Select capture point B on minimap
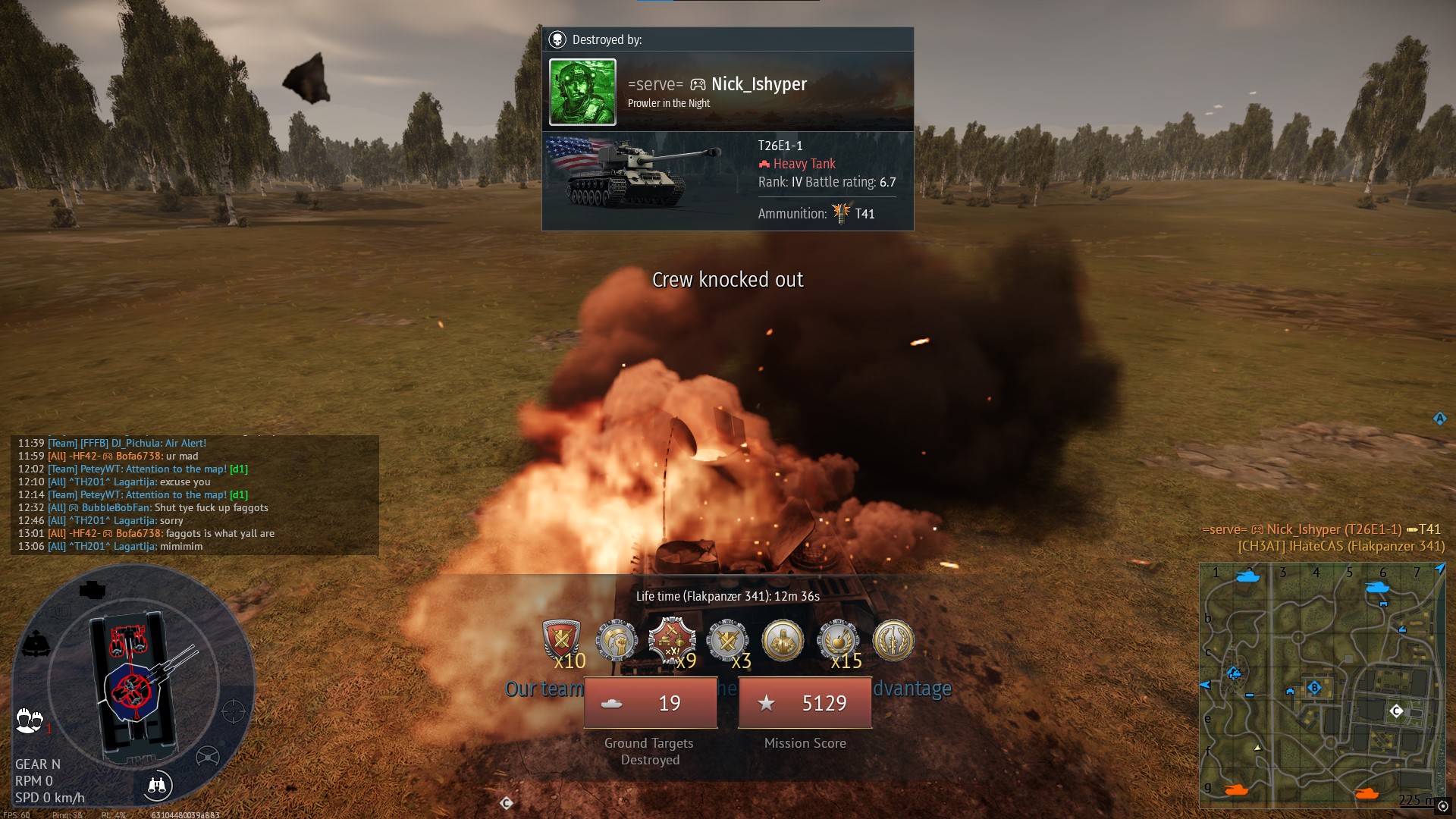This screenshot has height=819, width=1456. 1314,688
